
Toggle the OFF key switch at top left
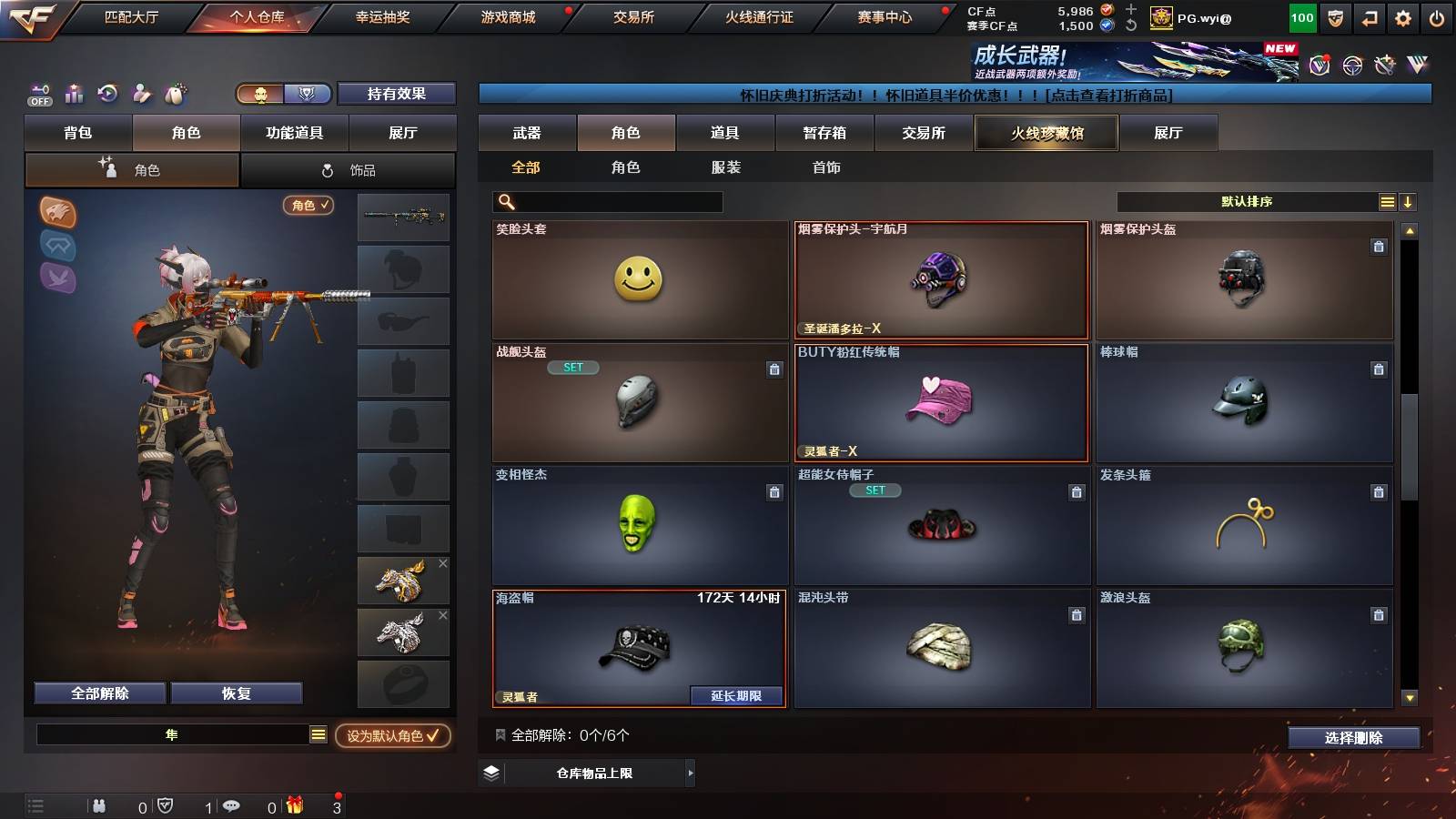pyautogui.click(x=38, y=95)
